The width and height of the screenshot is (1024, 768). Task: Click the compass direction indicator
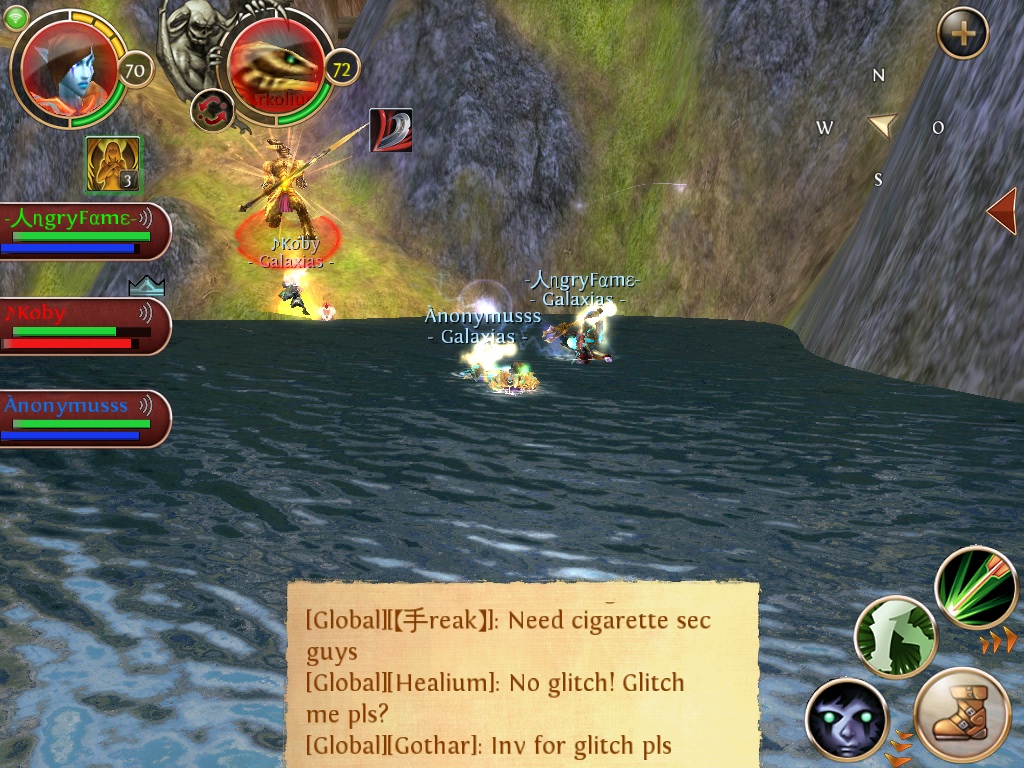coord(880,126)
